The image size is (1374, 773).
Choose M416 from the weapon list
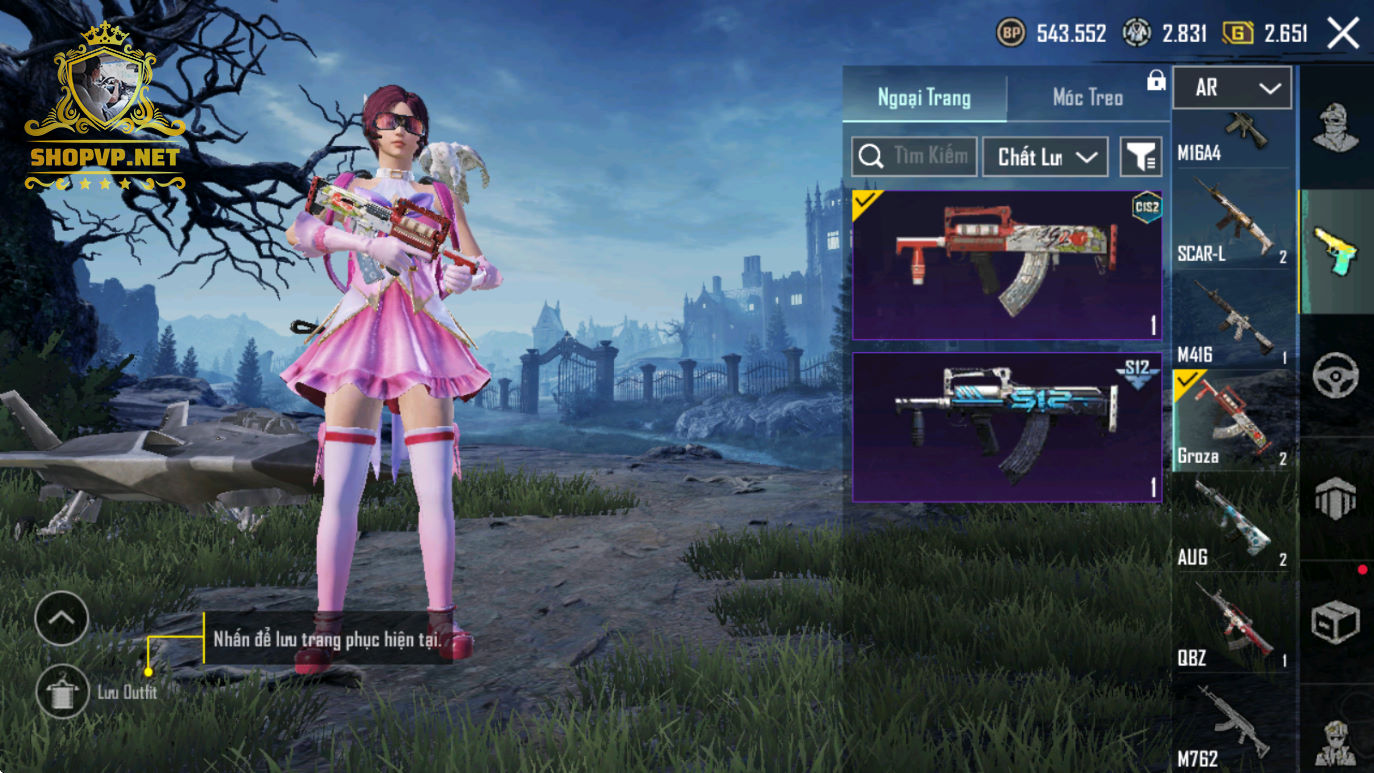(x=1232, y=322)
